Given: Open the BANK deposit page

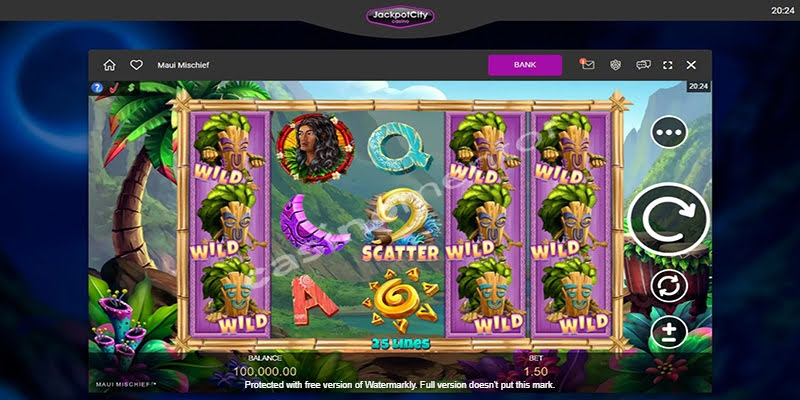Looking at the screenshot, I should pos(525,65).
